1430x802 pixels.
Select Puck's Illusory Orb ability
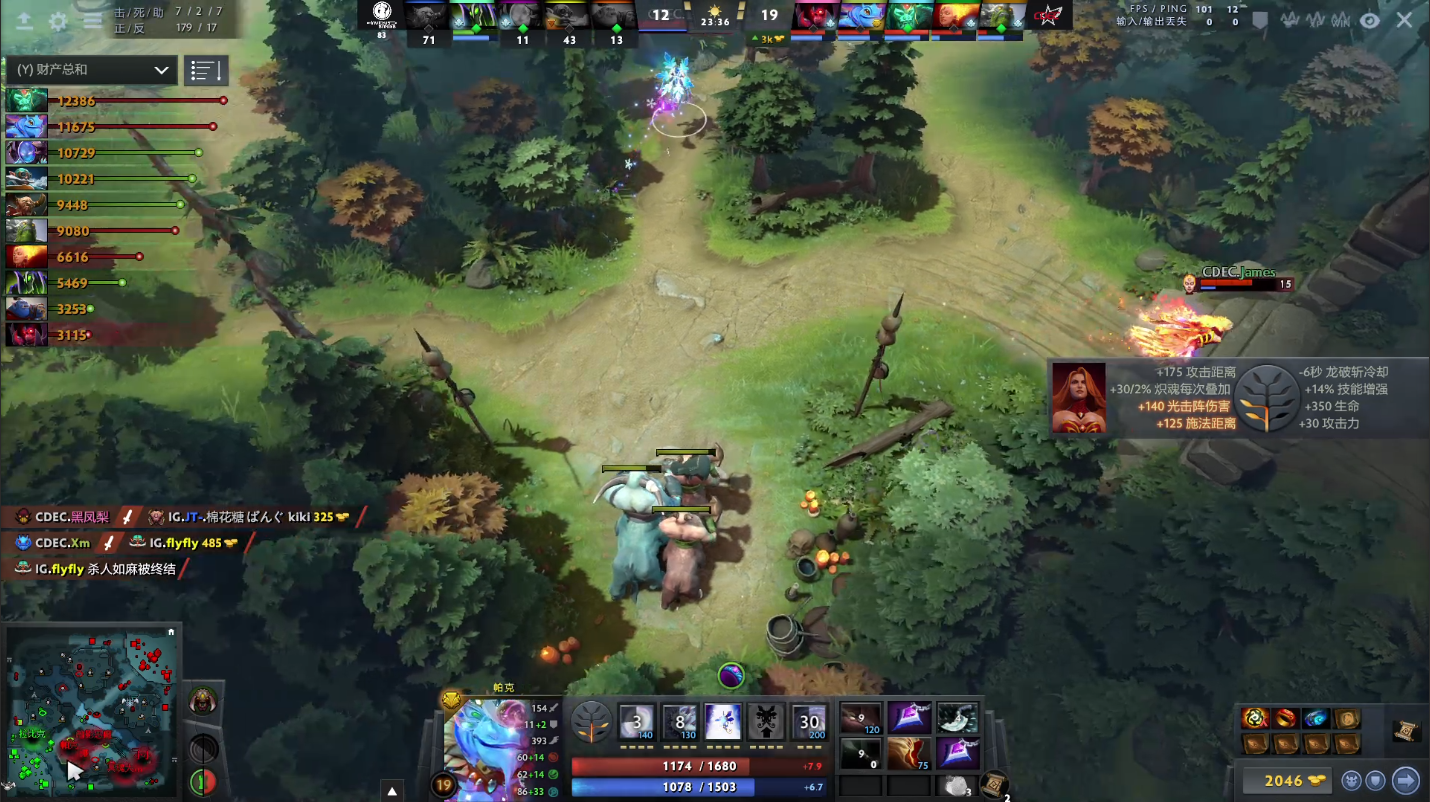(x=637, y=721)
